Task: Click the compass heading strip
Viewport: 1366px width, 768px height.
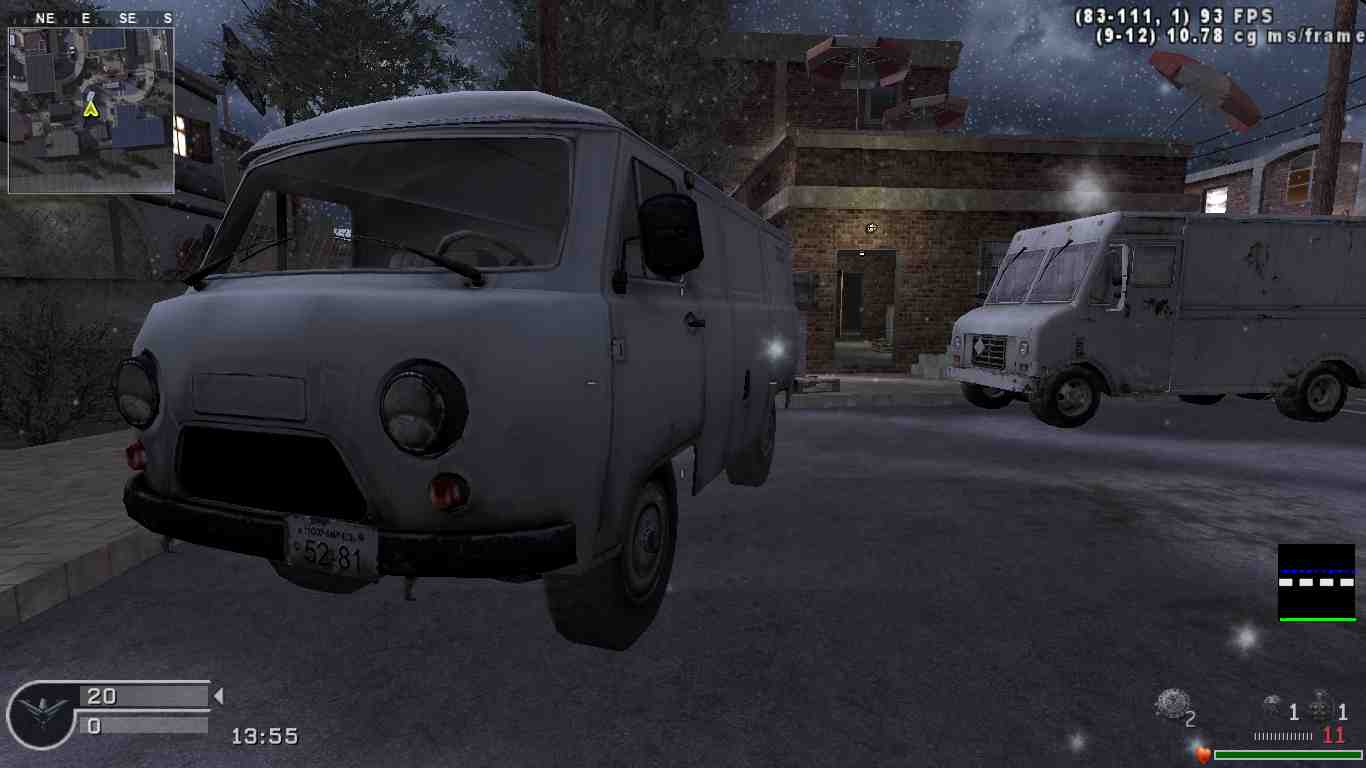Action: [91, 18]
